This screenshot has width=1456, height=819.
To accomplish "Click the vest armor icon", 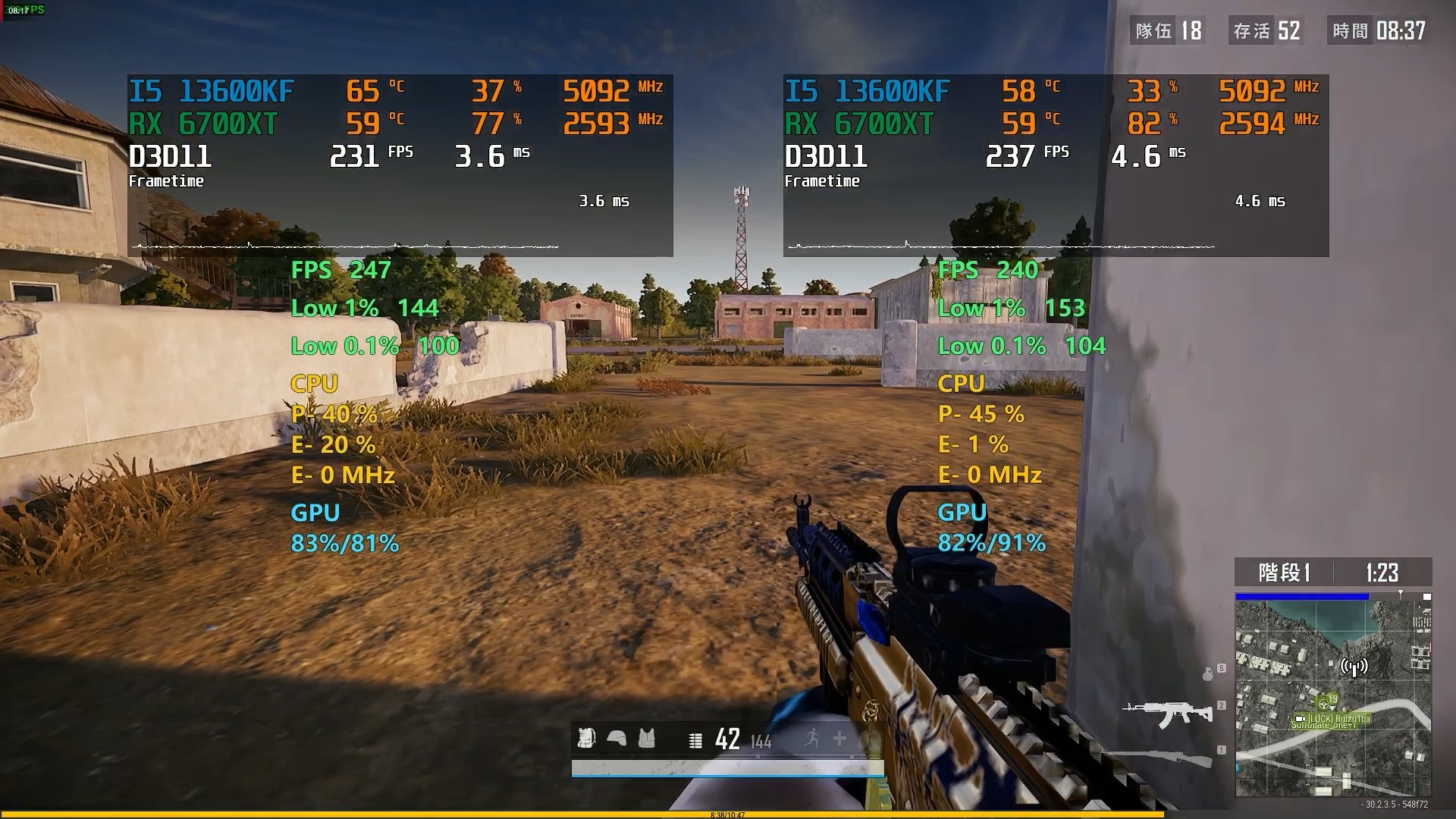I will (x=646, y=738).
